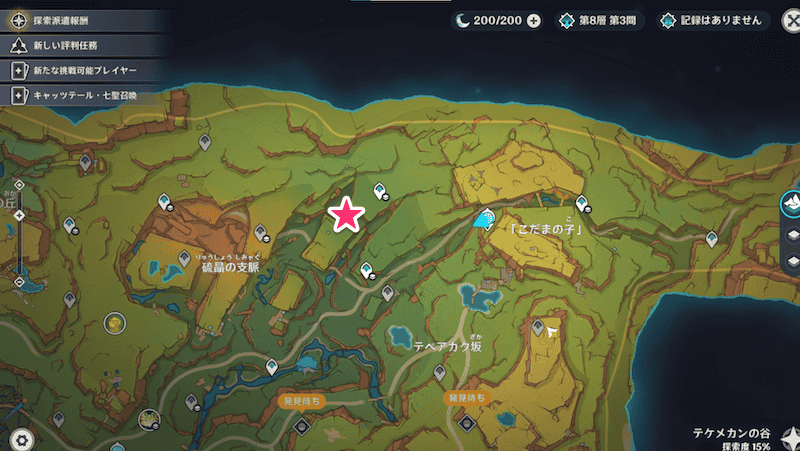Add resin with the plus button
Screen dimensions: 800x451
[533, 20]
